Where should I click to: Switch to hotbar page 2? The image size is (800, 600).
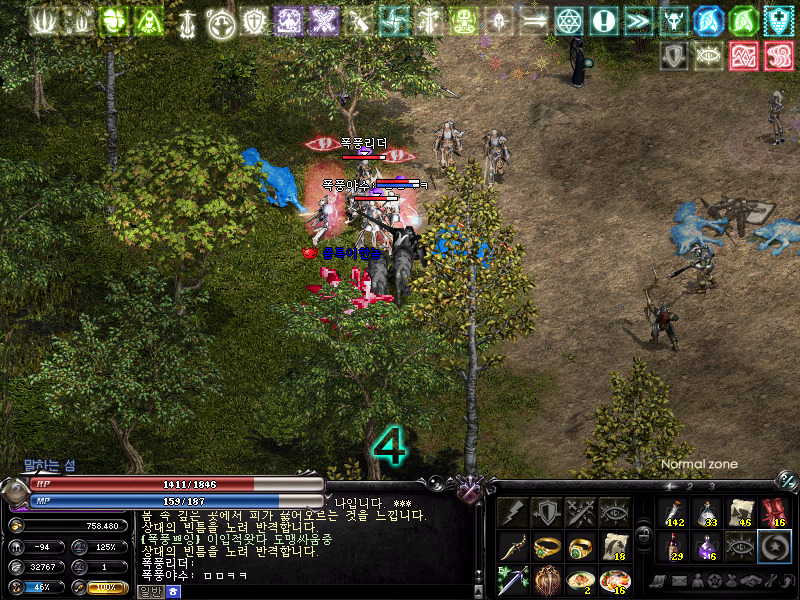[690, 487]
